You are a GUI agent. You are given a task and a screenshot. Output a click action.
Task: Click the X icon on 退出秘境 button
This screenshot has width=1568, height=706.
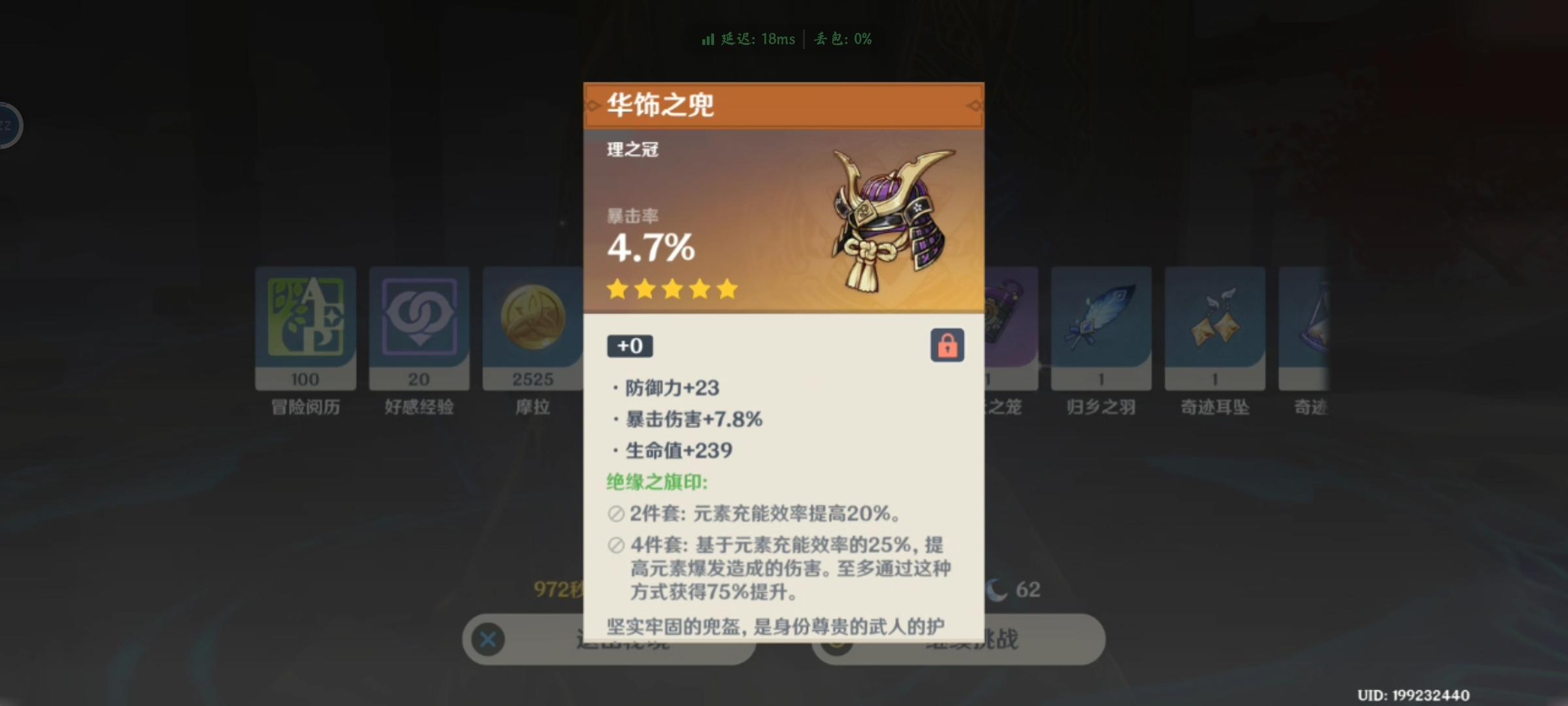tap(487, 640)
